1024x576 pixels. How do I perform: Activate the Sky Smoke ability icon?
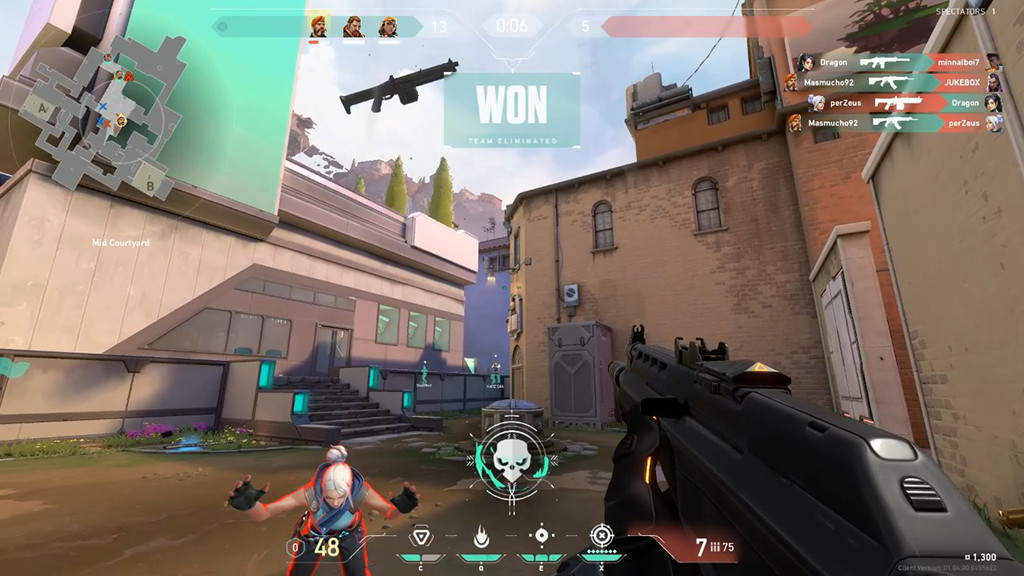[x=541, y=535]
